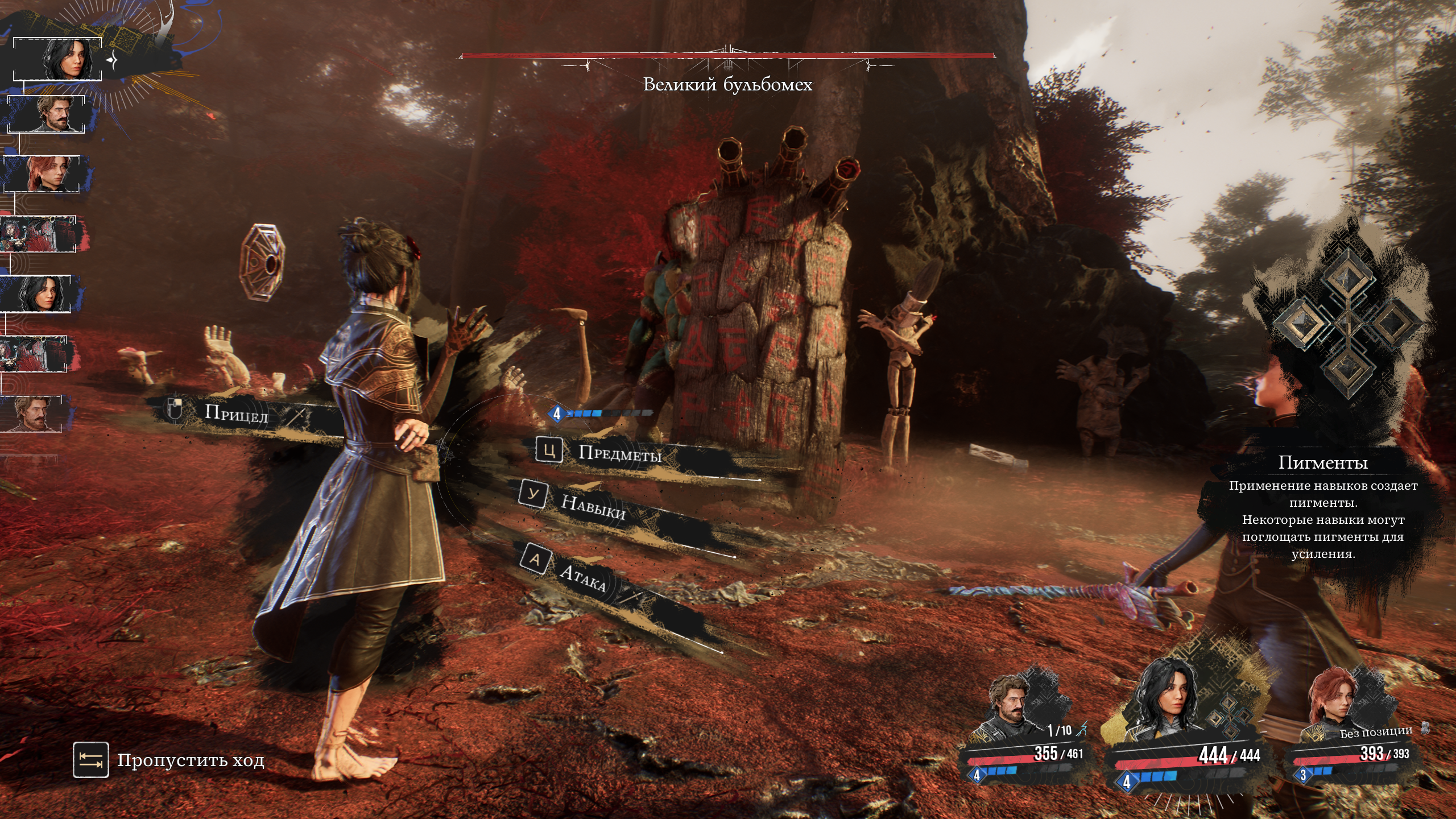Open the Навыки skills menu
Viewport: 1456px width, 819px height.
pos(593,506)
